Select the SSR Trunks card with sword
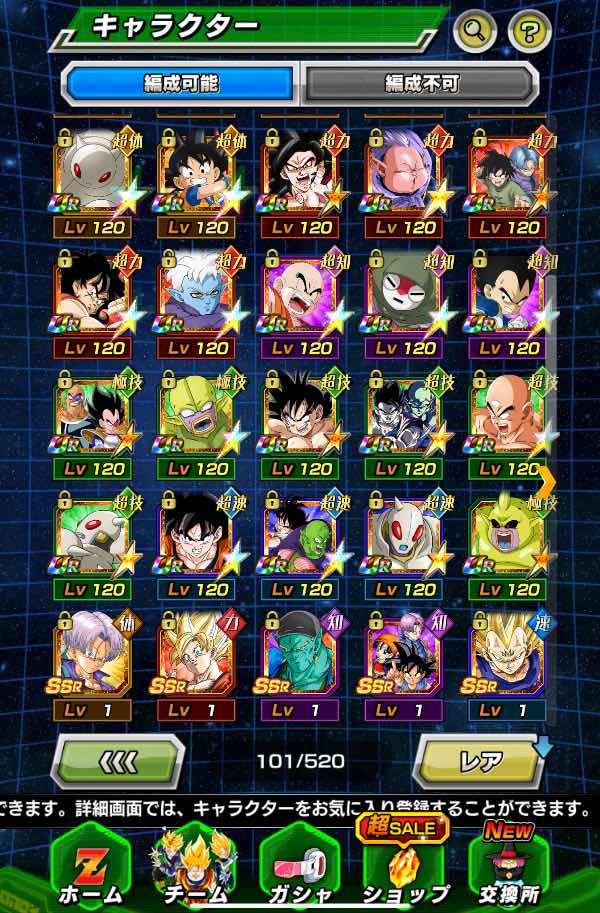The width and height of the screenshot is (600, 913). [x=92, y=657]
